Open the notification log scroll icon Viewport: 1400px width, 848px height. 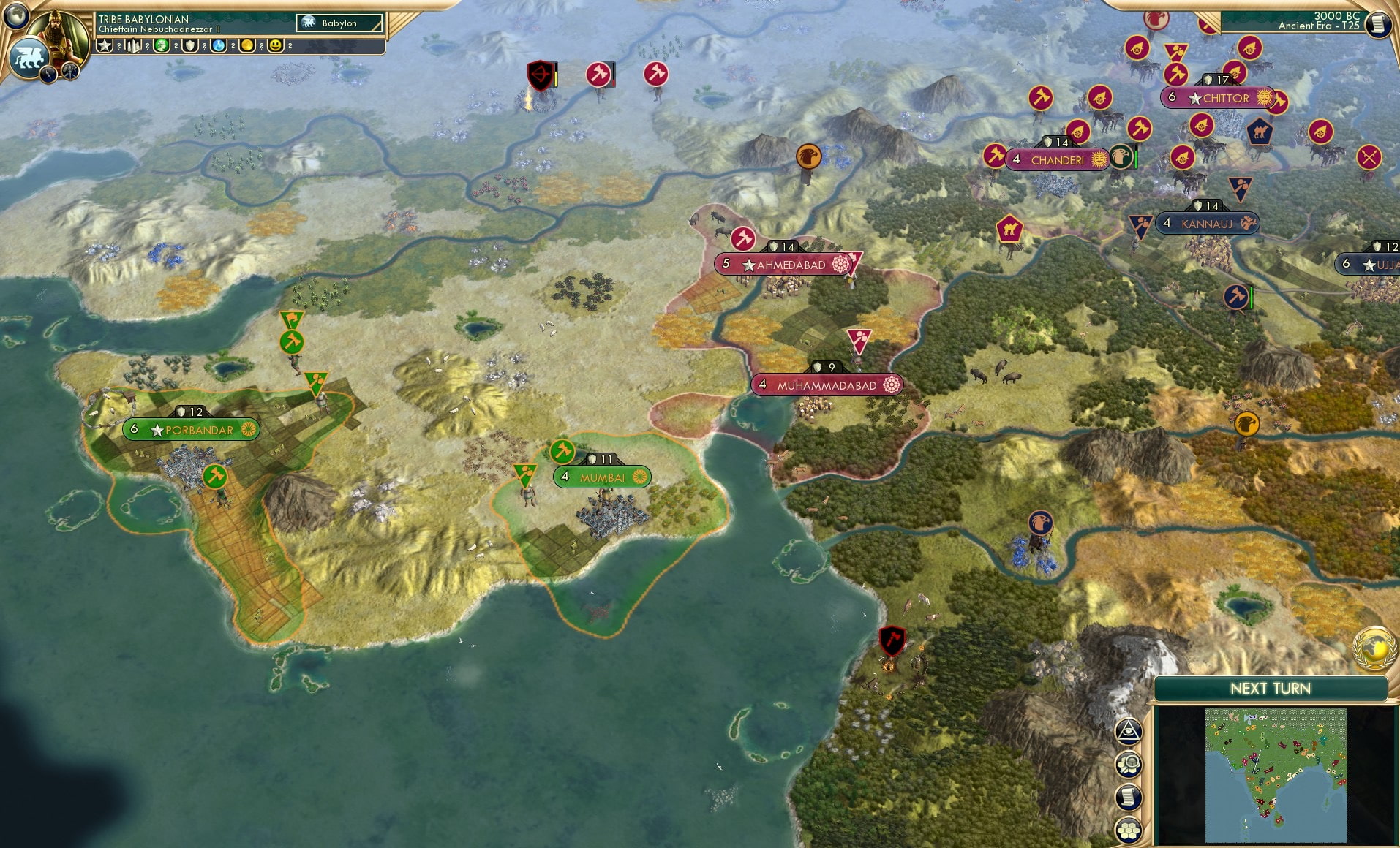(1129, 796)
